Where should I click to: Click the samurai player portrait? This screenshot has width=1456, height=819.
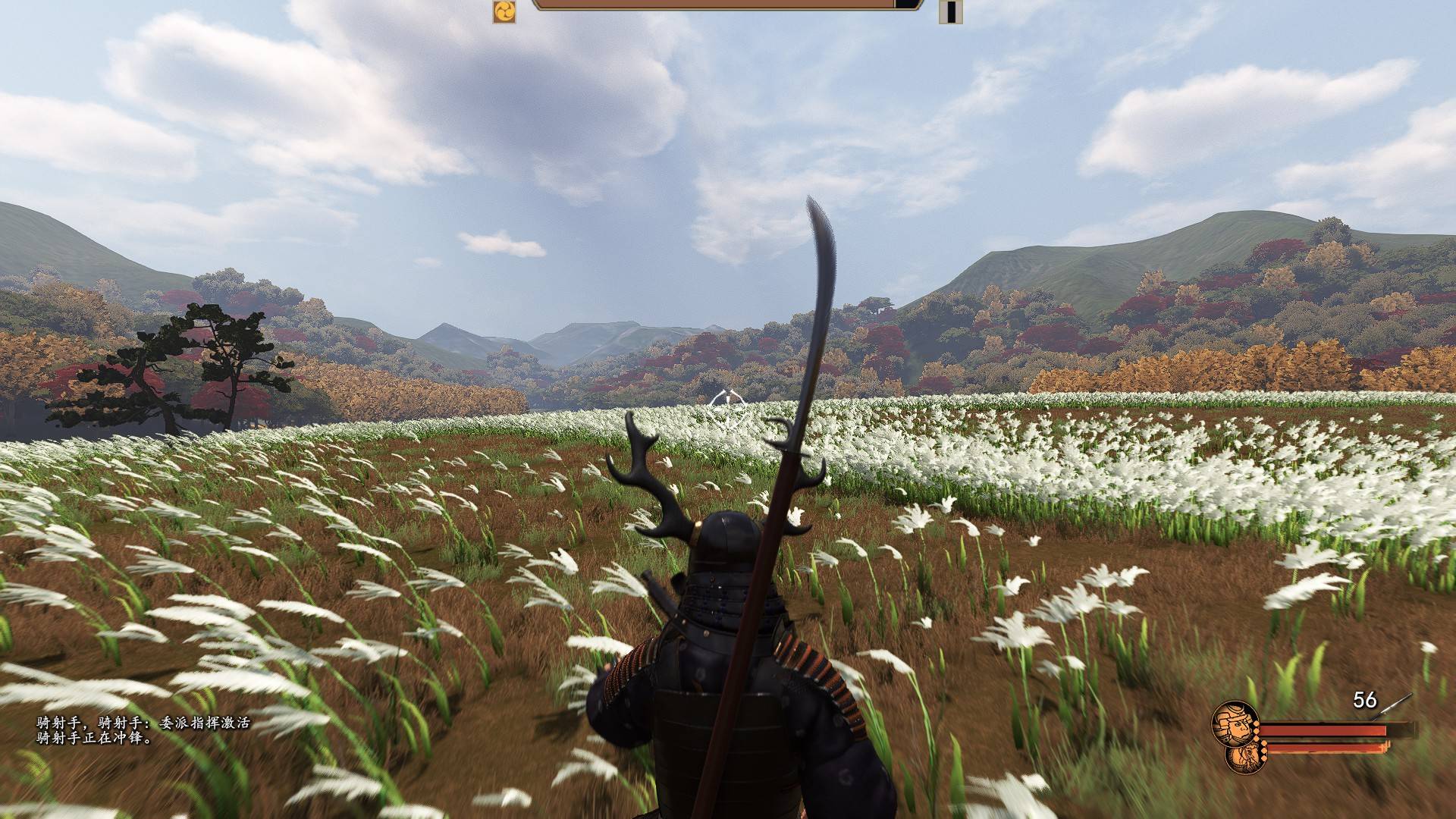coord(1232,723)
